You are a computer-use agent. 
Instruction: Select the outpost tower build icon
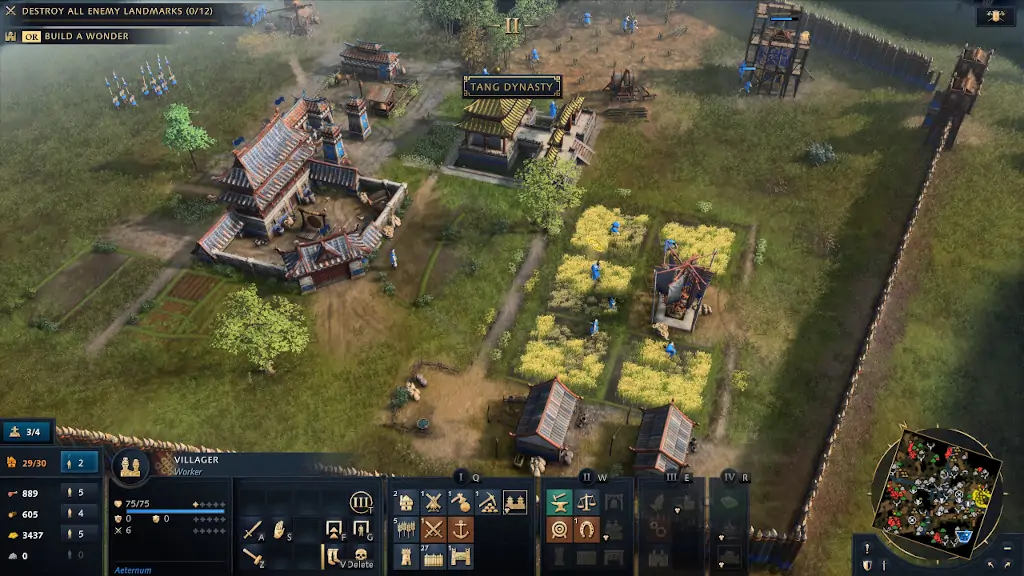coord(406,556)
